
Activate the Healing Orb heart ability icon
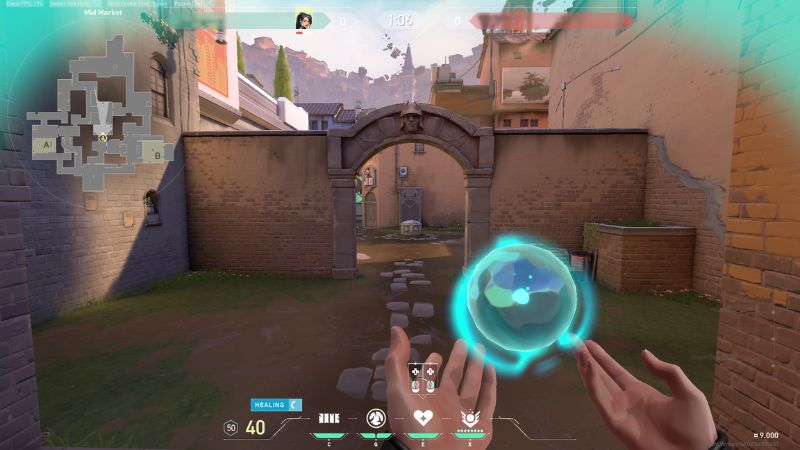point(423,418)
